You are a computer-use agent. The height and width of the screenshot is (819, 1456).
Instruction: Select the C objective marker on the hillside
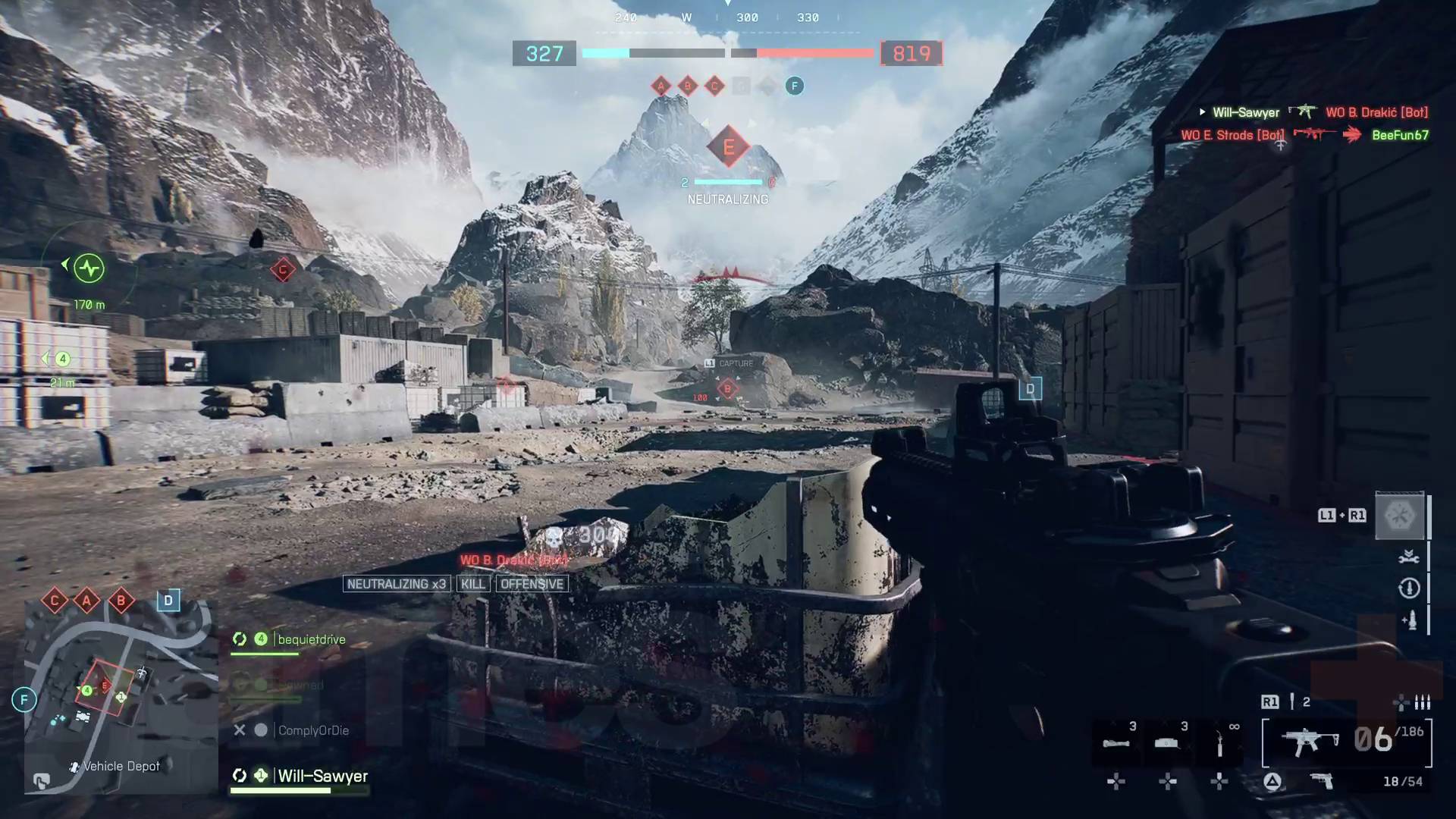pos(282,268)
